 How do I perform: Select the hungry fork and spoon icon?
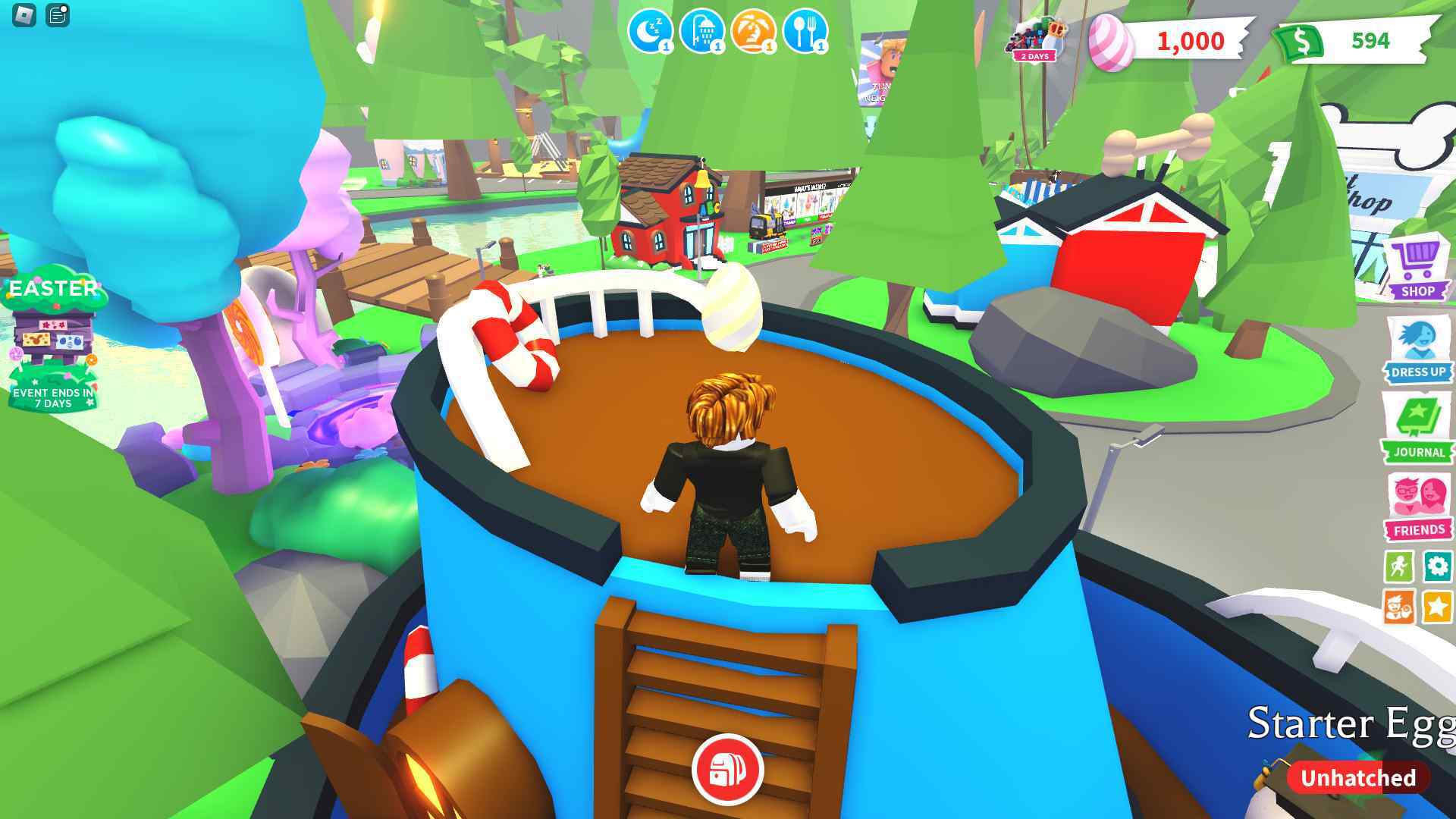[805, 32]
